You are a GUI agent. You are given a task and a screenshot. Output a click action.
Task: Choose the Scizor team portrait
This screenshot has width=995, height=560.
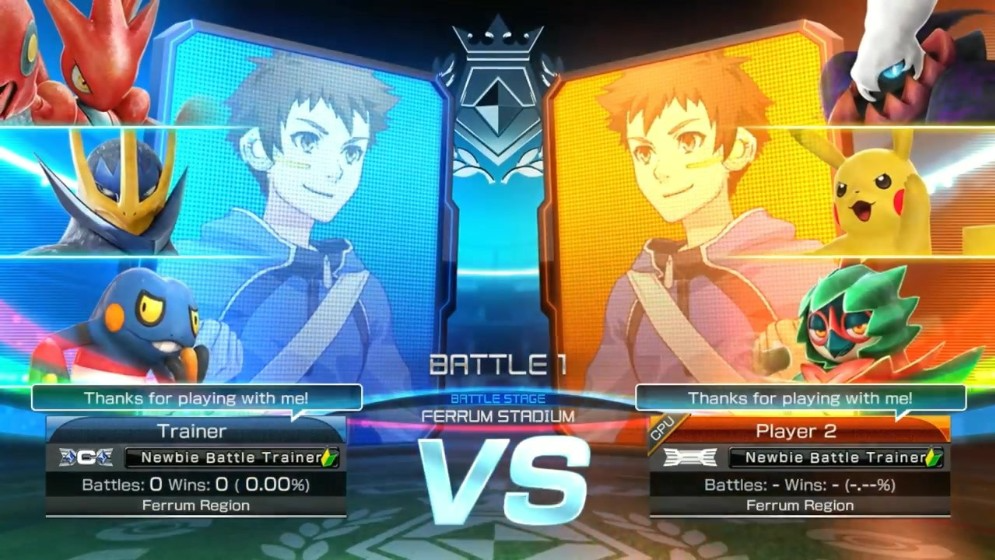pos(75,60)
